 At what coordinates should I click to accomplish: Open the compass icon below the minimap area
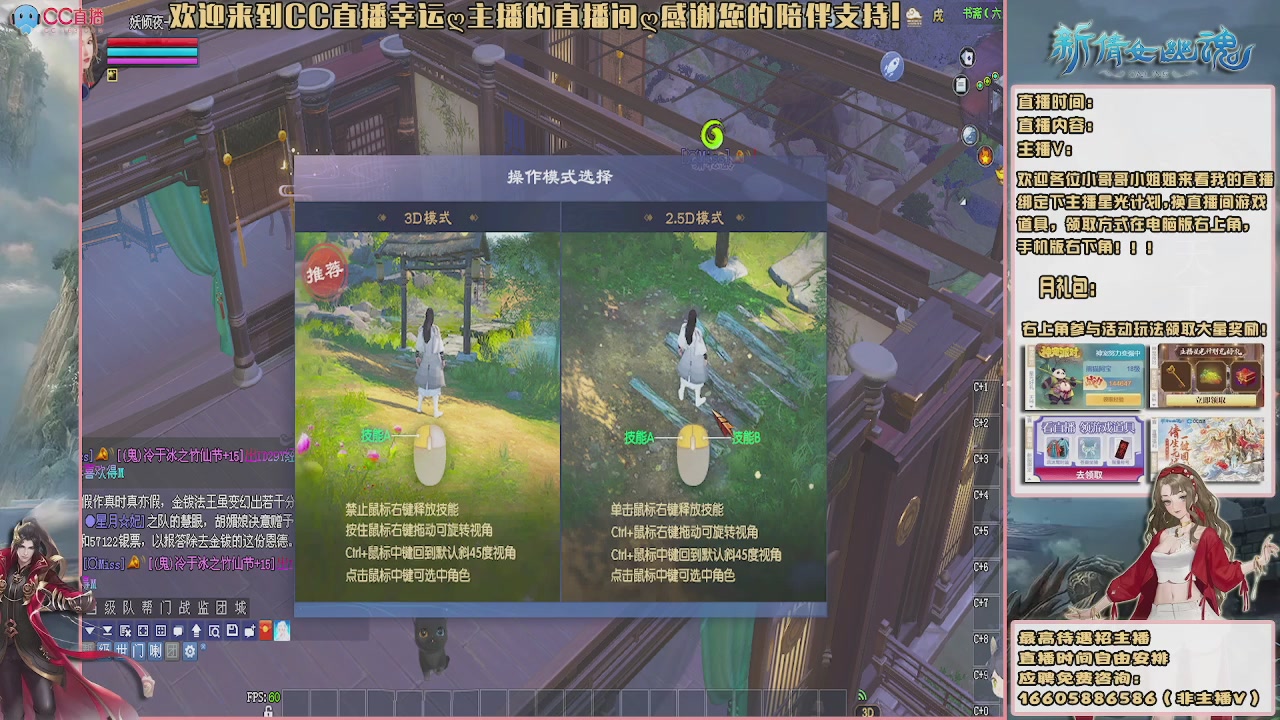(969, 136)
